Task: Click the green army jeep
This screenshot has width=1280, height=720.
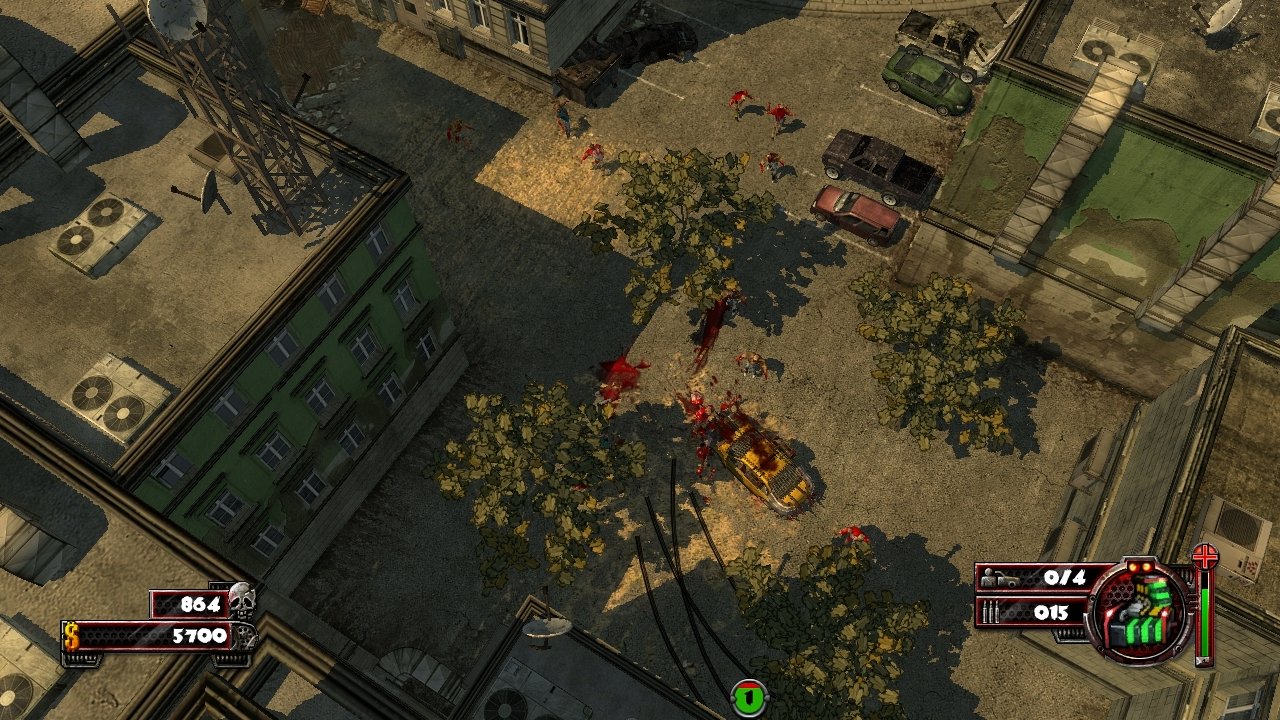Action: point(927,78)
